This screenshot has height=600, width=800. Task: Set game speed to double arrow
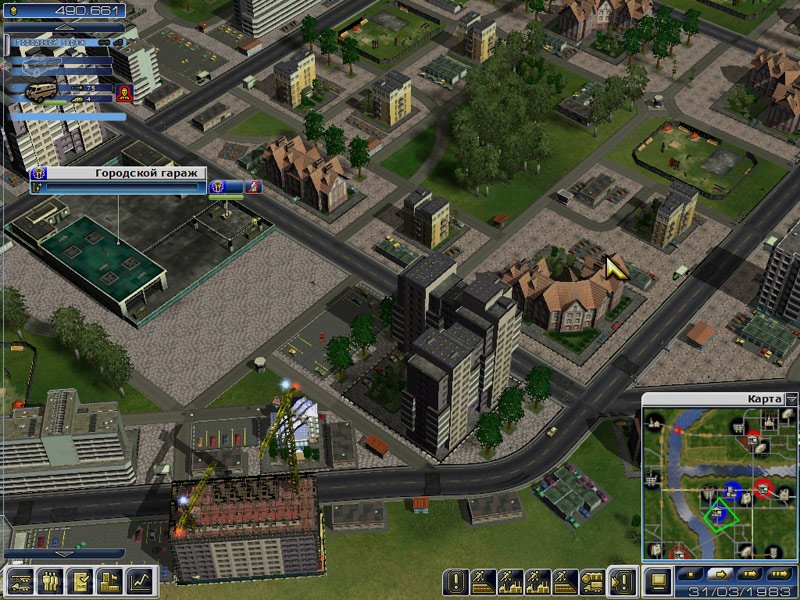pyautogui.click(x=750, y=575)
